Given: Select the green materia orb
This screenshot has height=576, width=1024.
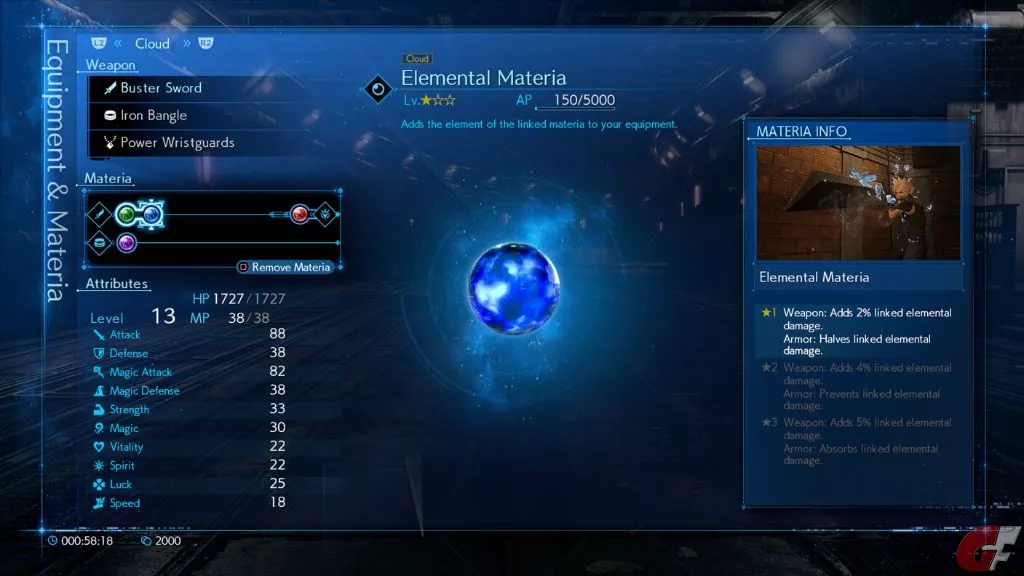Looking at the screenshot, I should pyautogui.click(x=127, y=214).
